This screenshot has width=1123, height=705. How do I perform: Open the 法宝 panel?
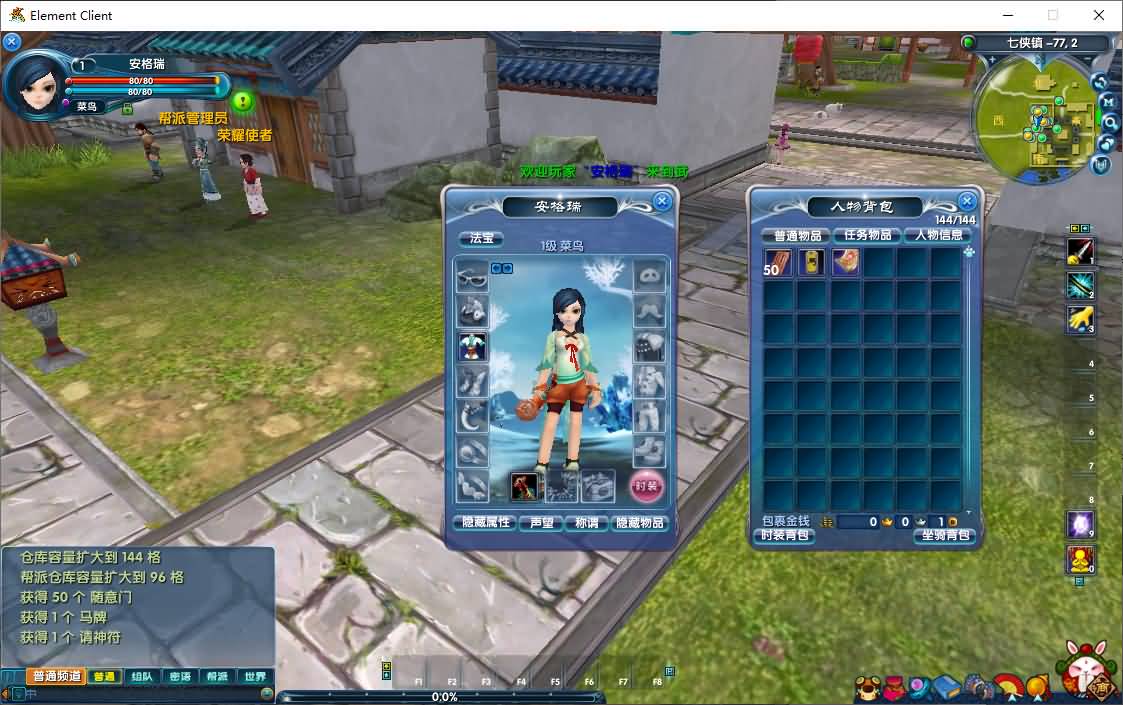coord(482,239)
